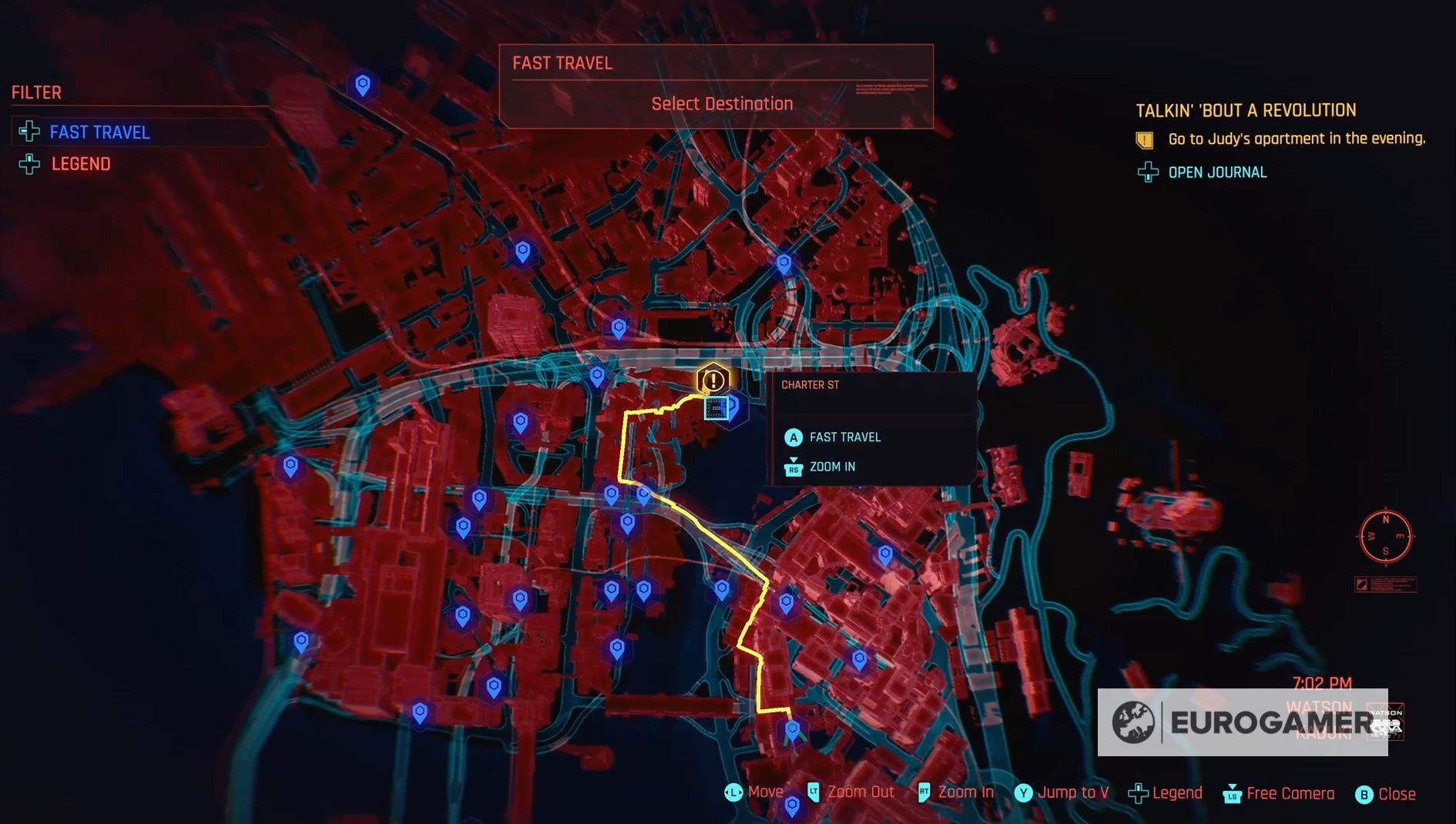This screenshot has width=1456, height=824.
Task: Click the Talkin' 'Bout A Revolution quest title
Action: point(1245,109)
